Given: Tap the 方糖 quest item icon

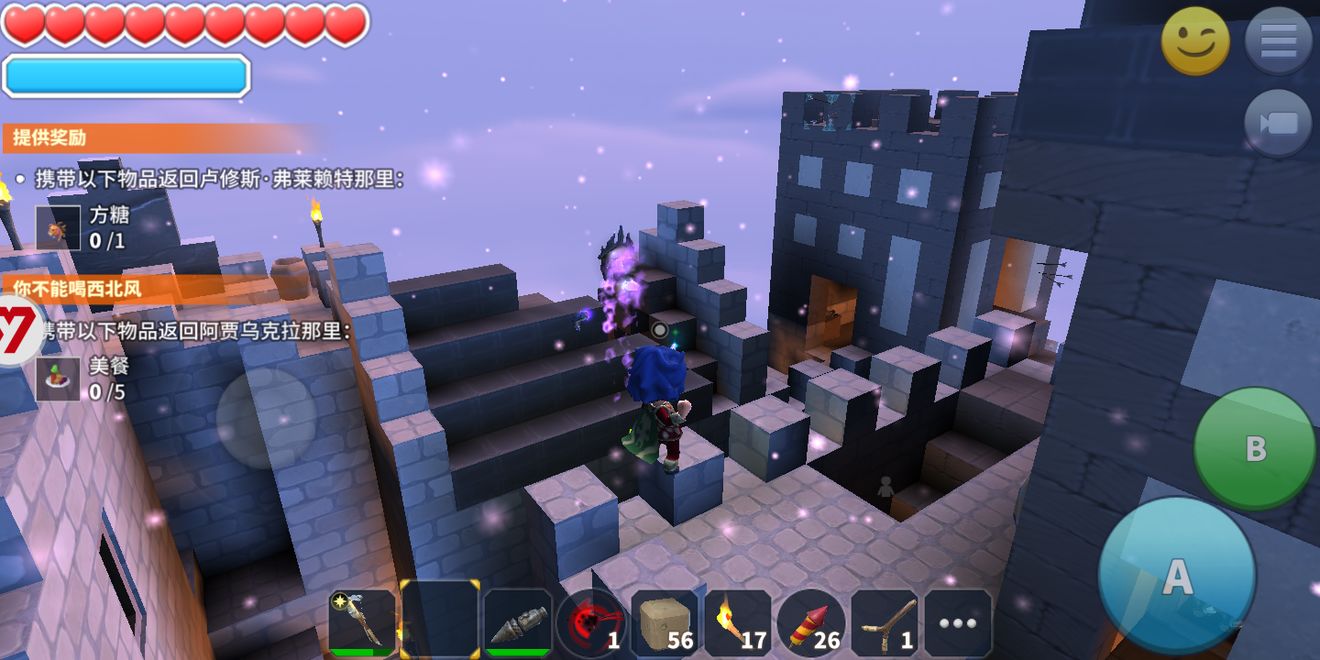Looking at the screenshot, I should click(x=58, y=228).
